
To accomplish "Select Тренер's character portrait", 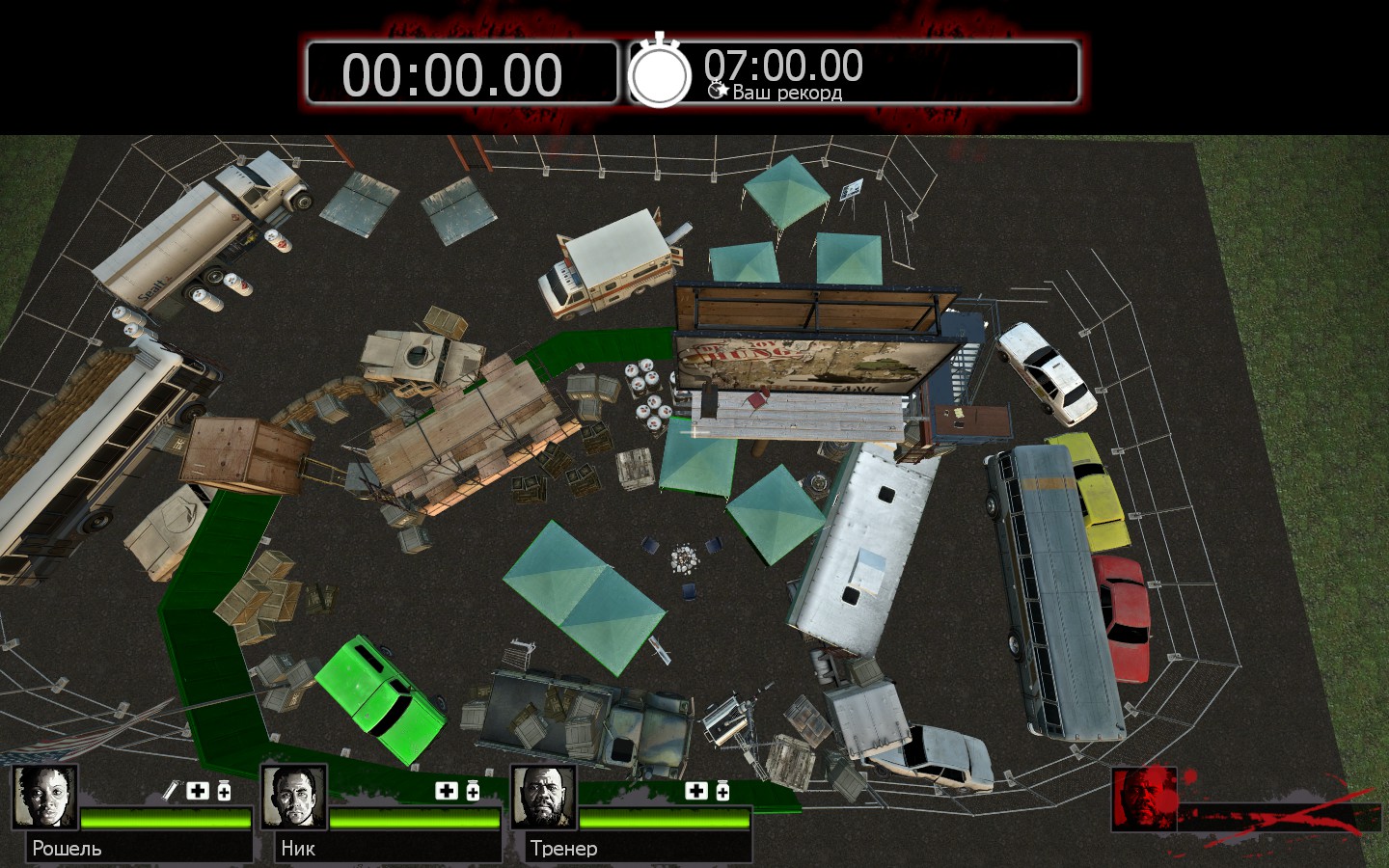I will (x=543, y=797).
